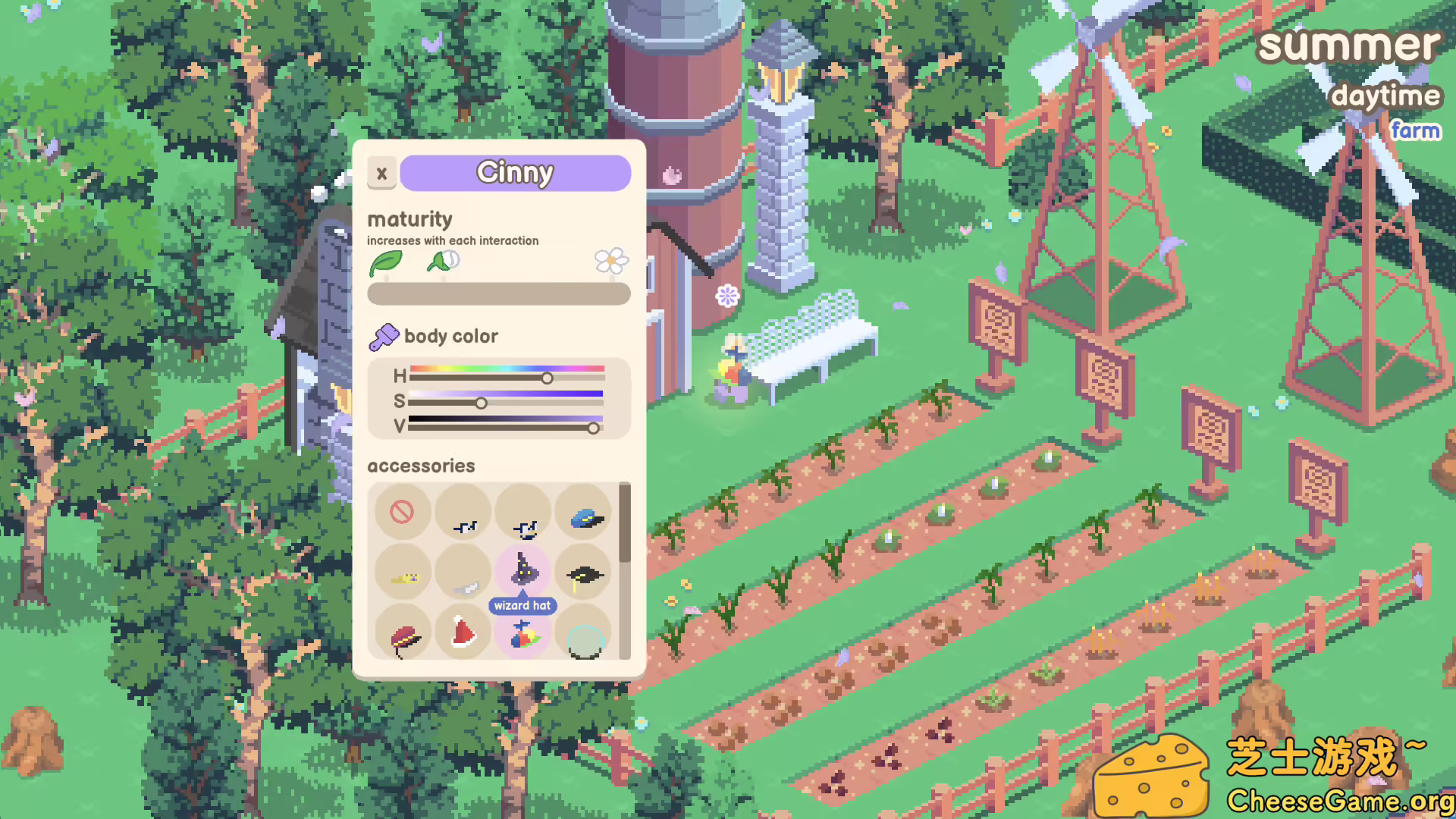Click the daisy full maturity marker
The width and height of the screenshot is (1456, 819).
pyautogui.click(x=611, y=261)
